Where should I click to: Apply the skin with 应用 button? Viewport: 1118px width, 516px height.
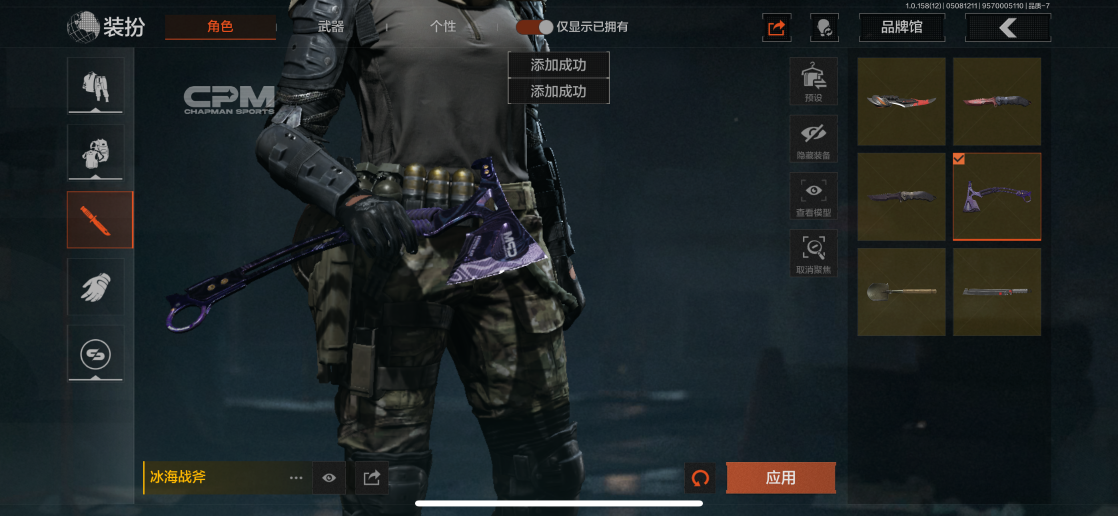(780, 478)
